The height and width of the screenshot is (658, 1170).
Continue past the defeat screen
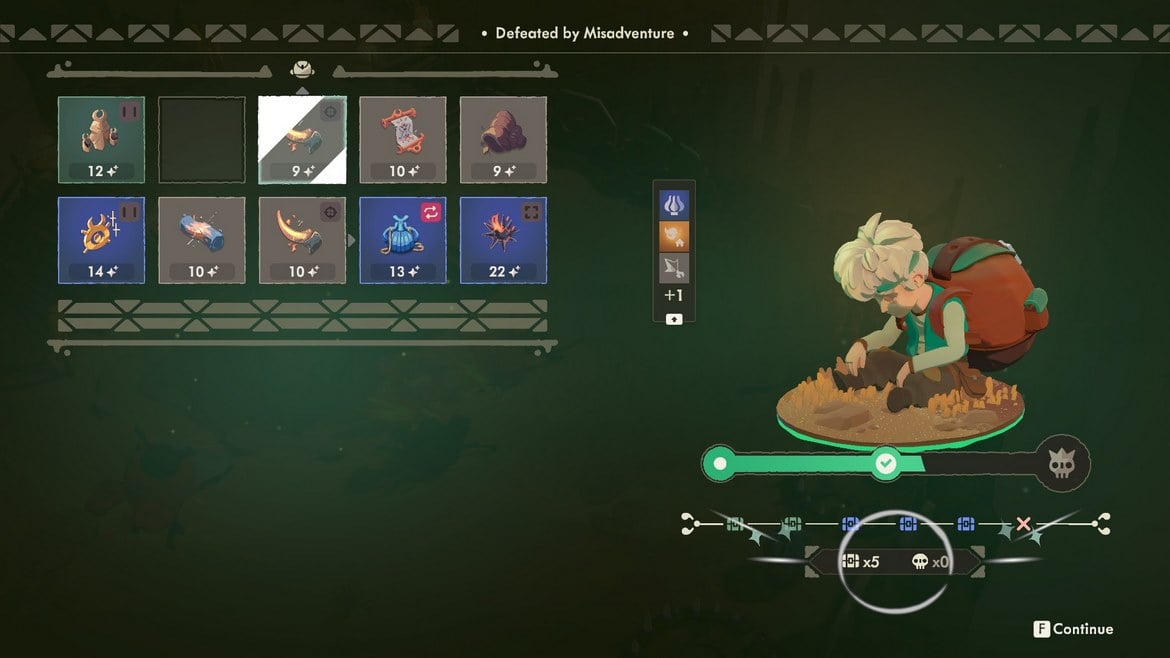click(x=1073, y=629)
